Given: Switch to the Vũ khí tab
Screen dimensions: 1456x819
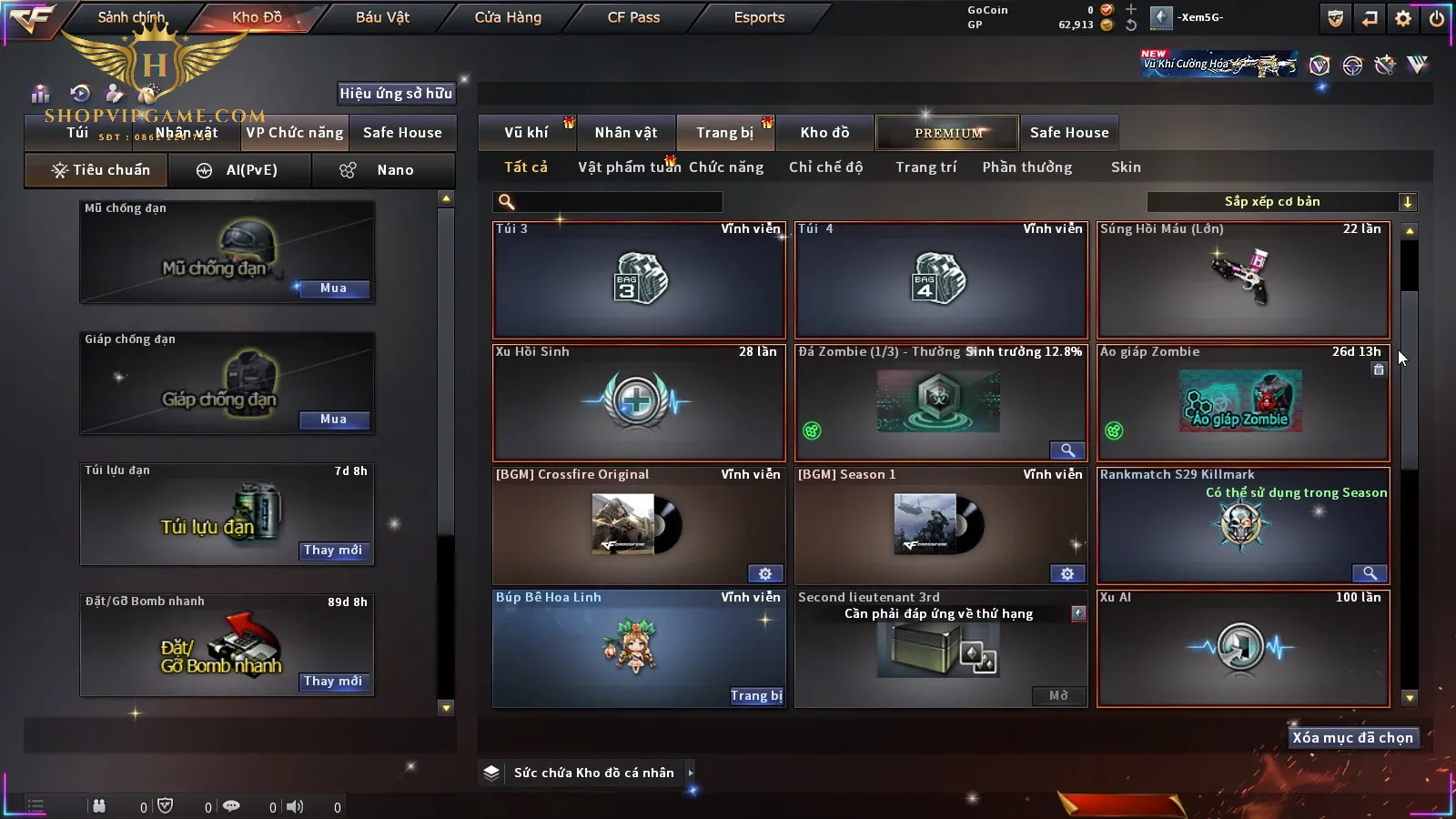Looking at the screenshot, I should [x=526, y=133].
